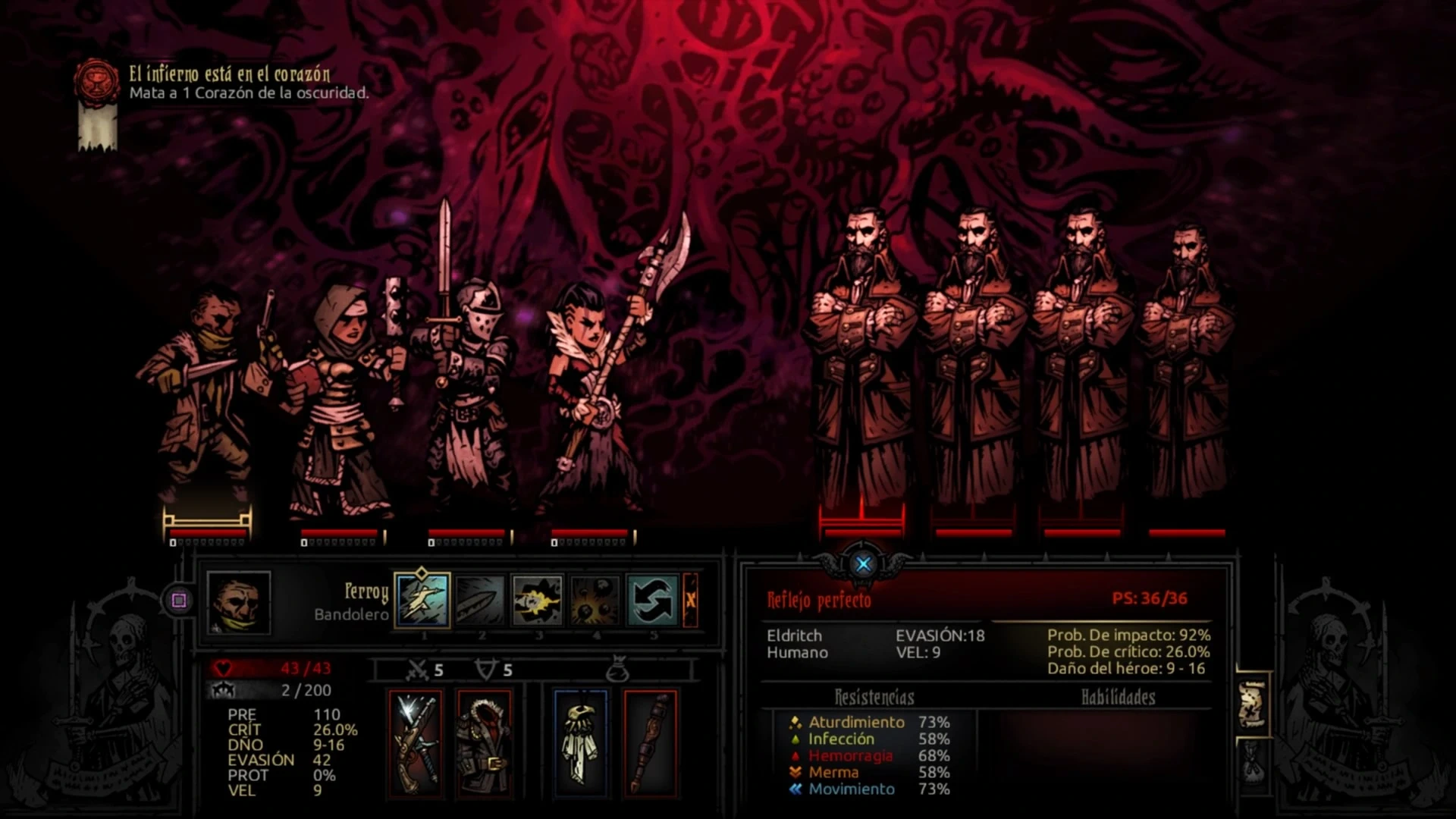Select the bird skull talisman trinket
This screenshot has width=1456, height=819.
click(x=581, y=742)
